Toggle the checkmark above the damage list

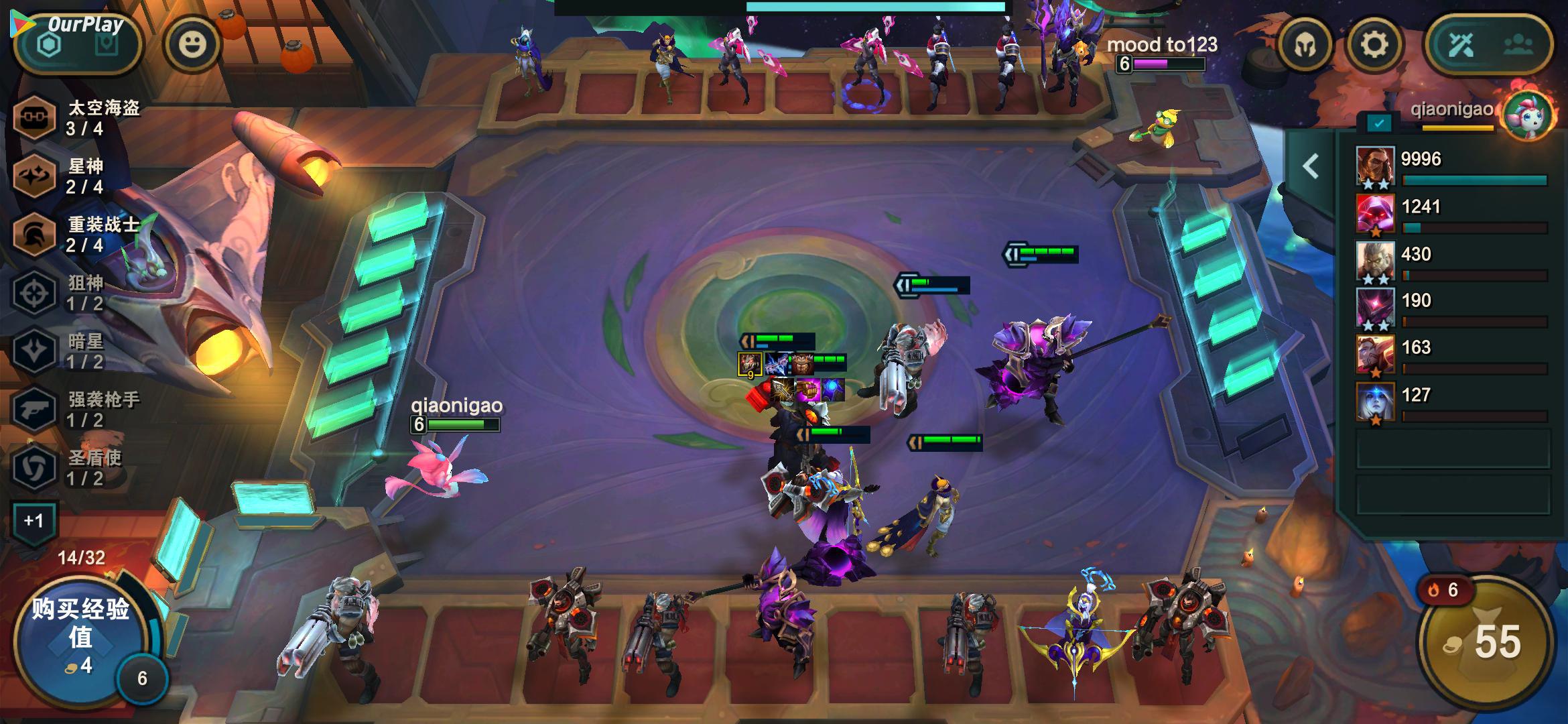(1379, 123)
